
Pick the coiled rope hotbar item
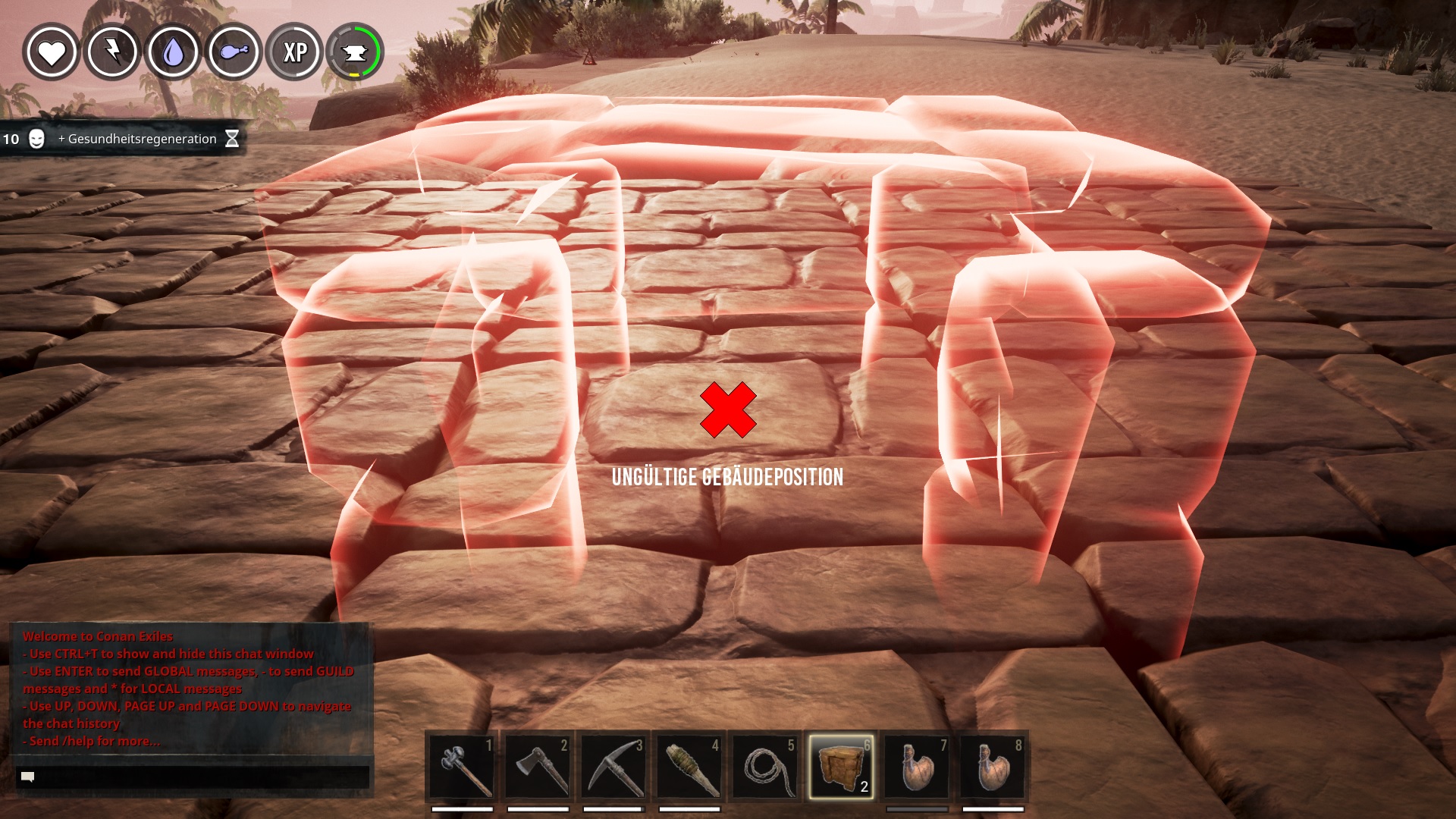pyautogui.click(x=765, y=767)
